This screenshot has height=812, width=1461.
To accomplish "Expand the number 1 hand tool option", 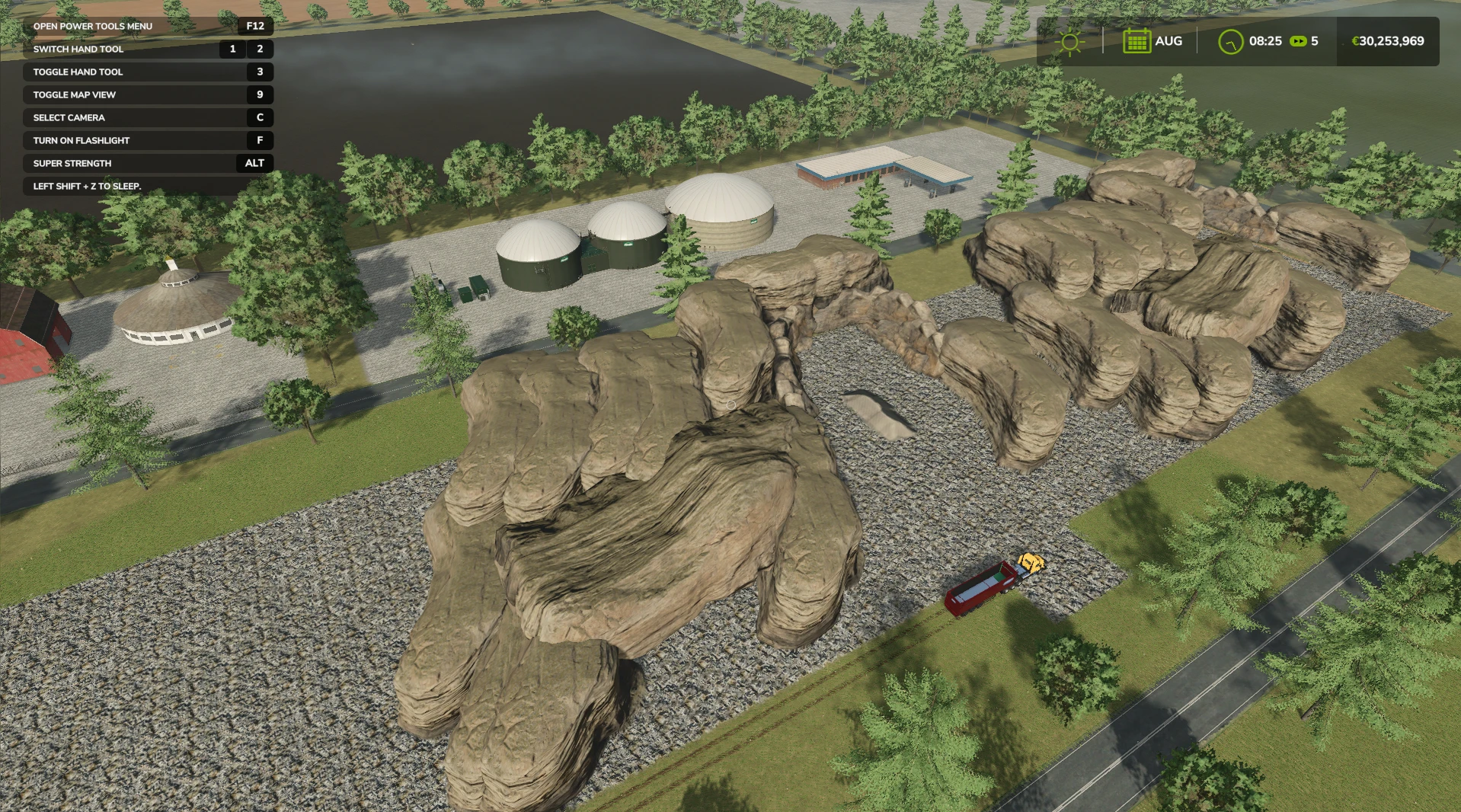I will tap(232, 49).
